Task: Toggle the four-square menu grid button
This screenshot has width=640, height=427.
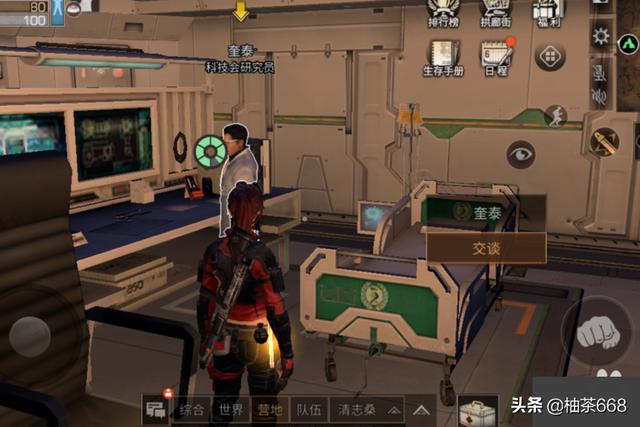Action: pyautogui.click(x=550, y=56)
